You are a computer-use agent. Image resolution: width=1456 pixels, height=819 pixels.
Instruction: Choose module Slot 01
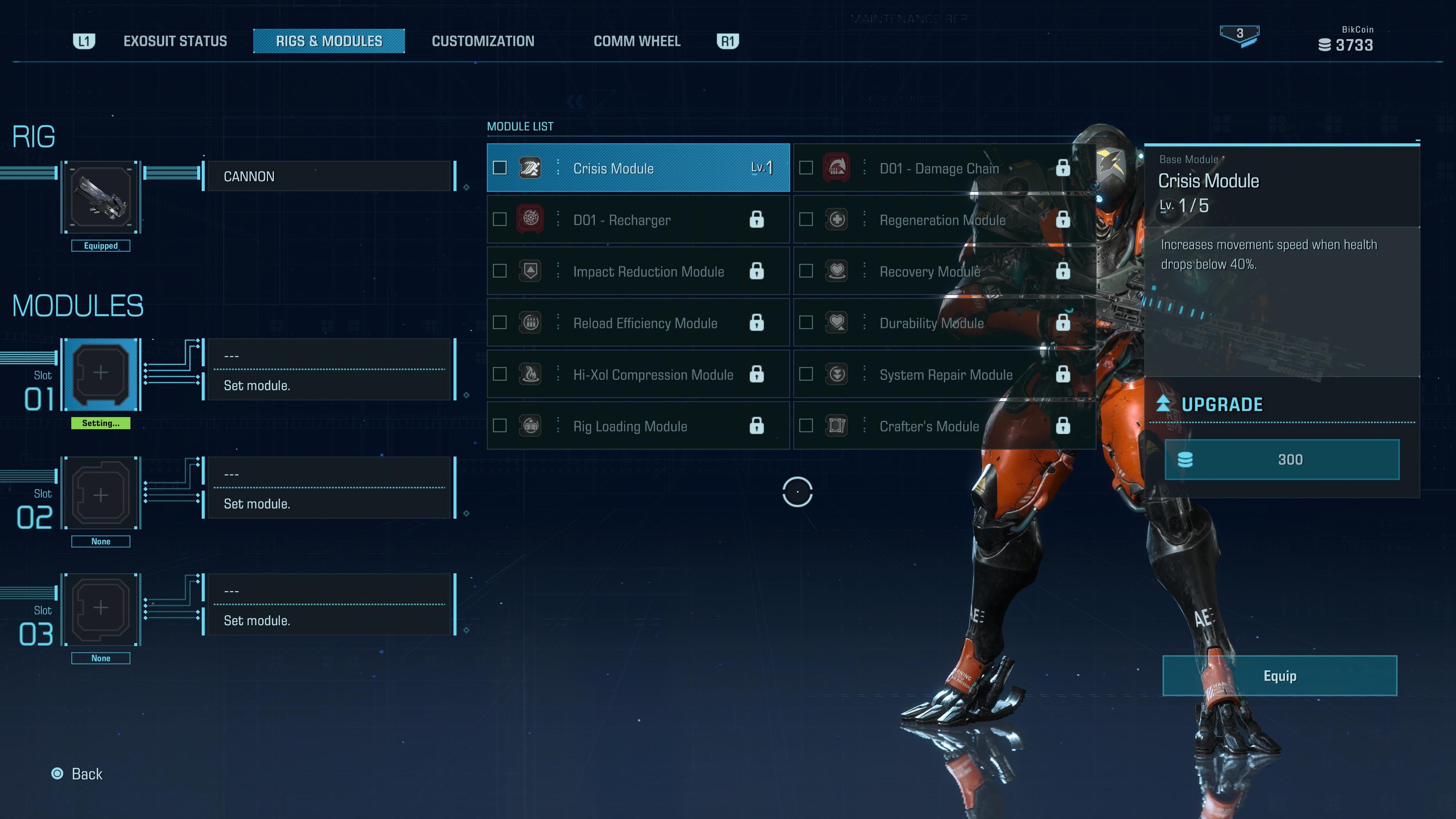tap(101, 373)
